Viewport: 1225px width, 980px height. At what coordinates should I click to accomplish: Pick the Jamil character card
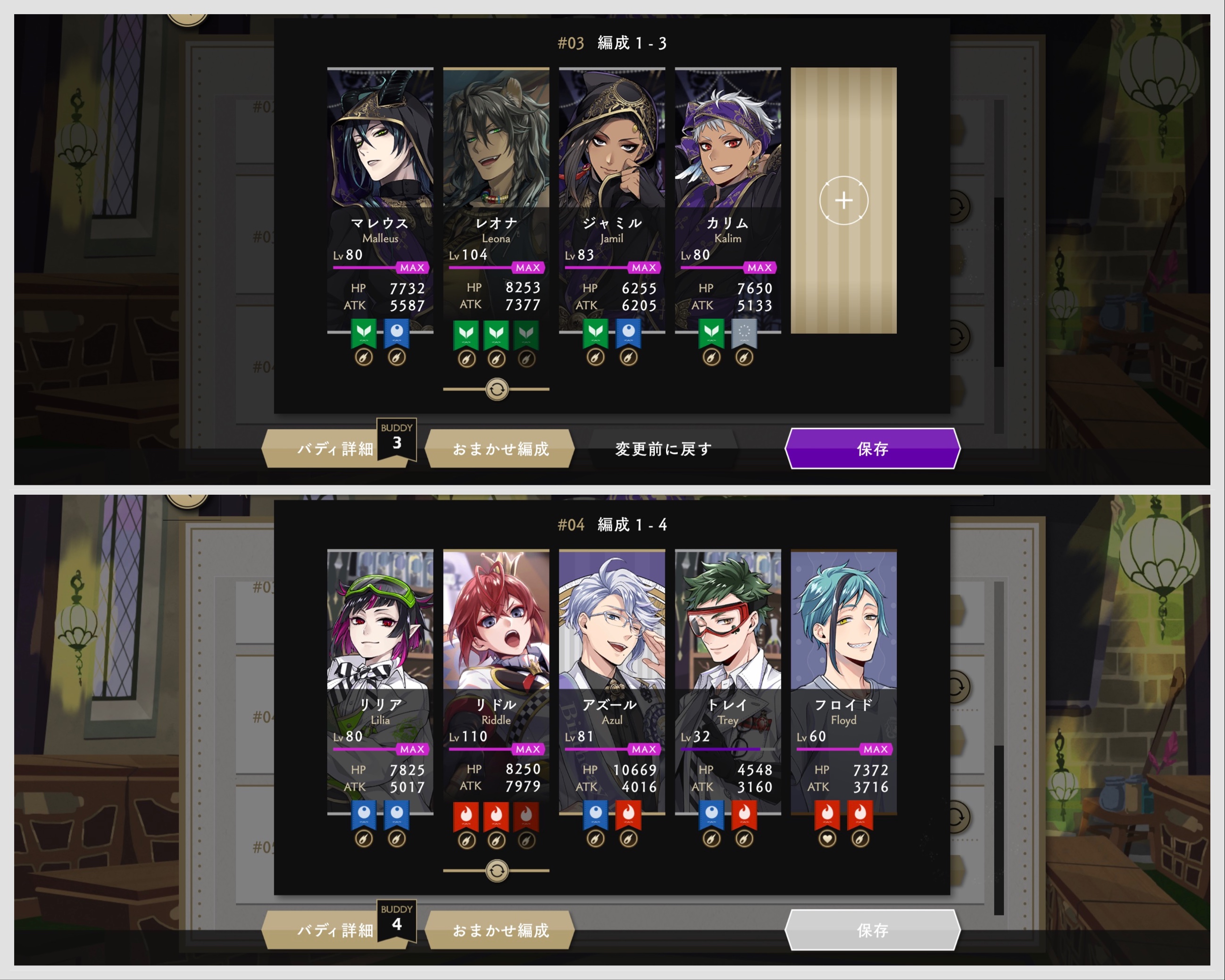tap(611, 170)
